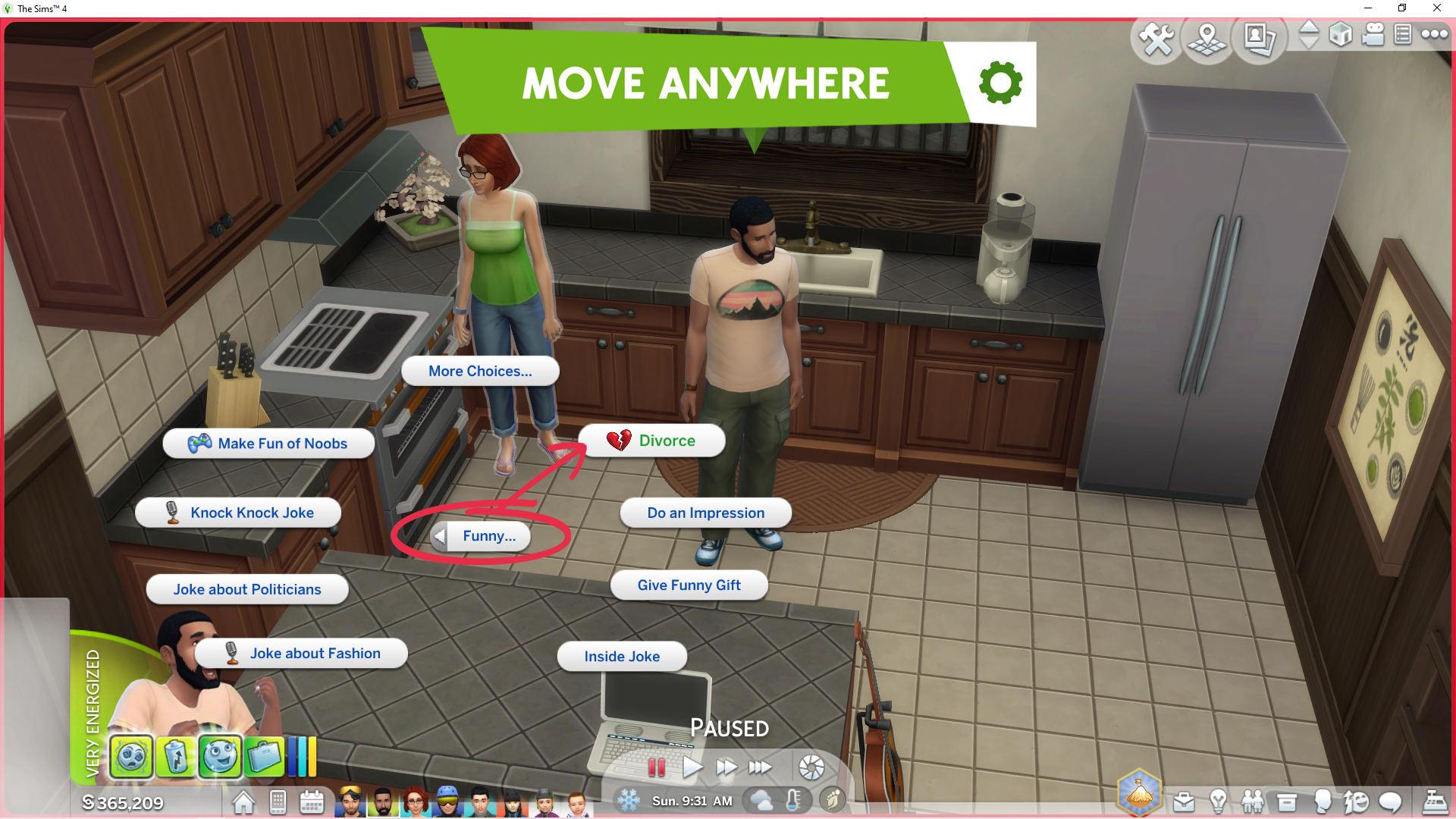Open More Choices in the pie menu

point(480,371)
